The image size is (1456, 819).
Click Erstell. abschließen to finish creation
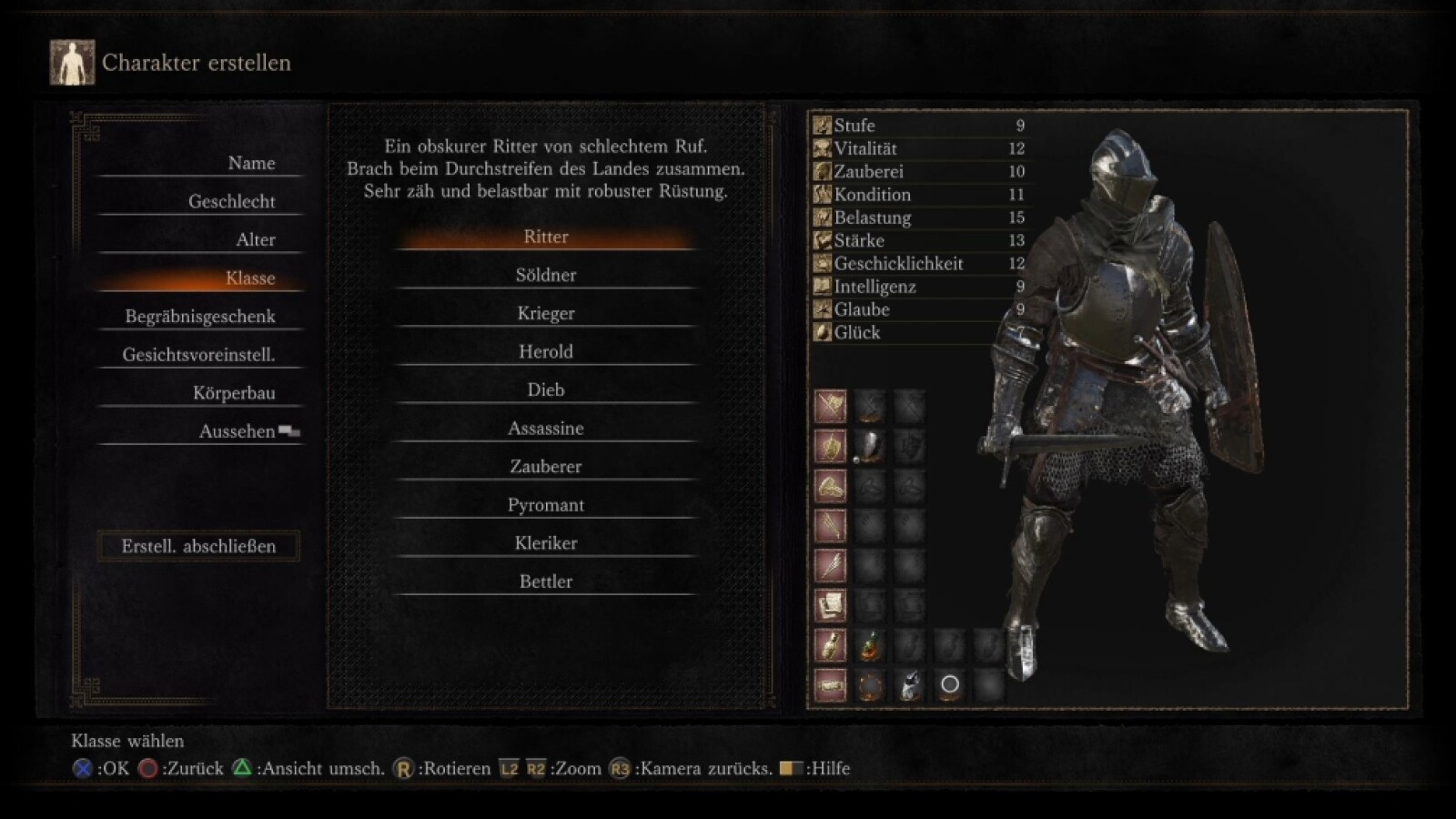(198, 546)
